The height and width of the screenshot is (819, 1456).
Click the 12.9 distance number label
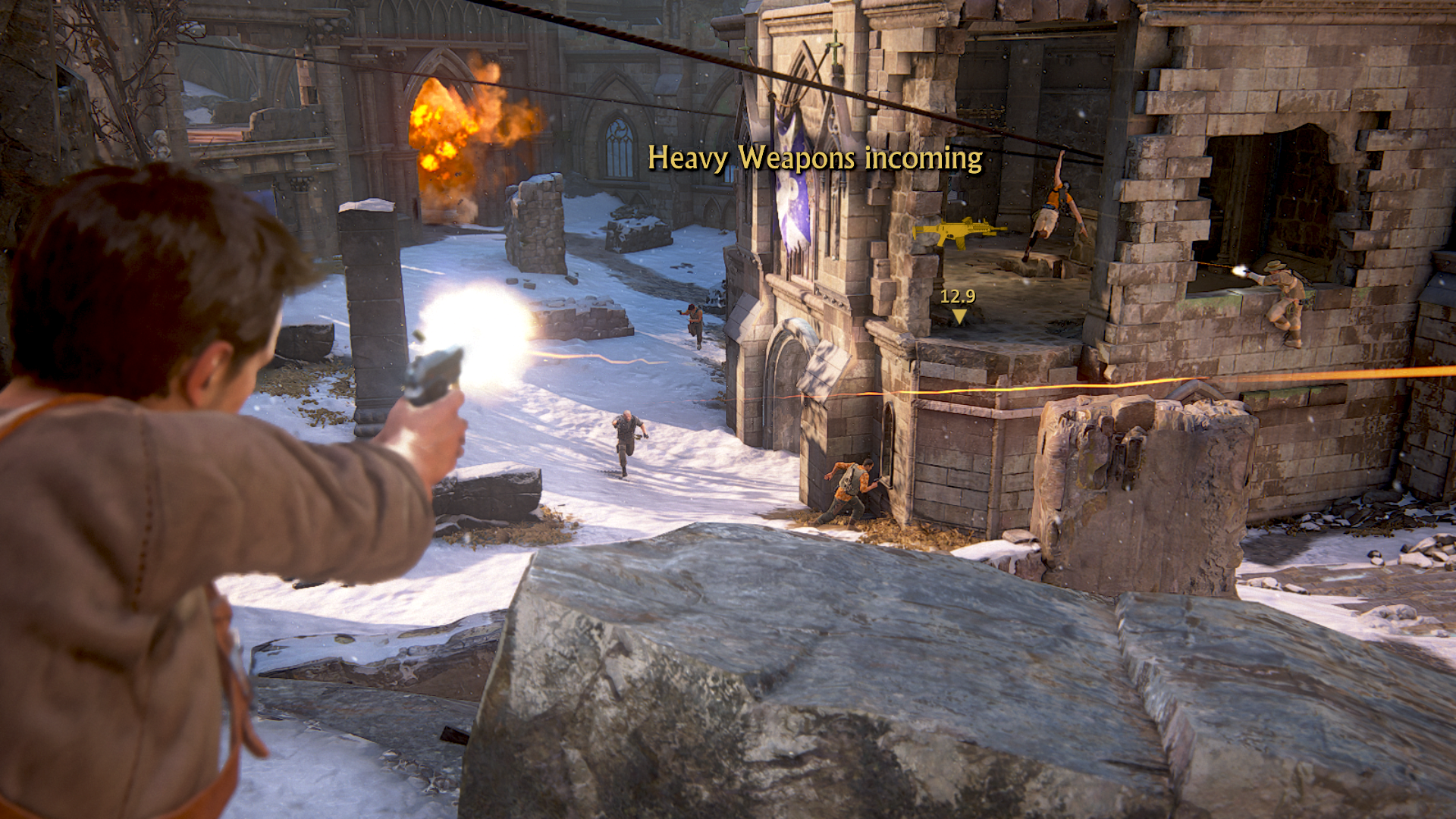coord(958,296)
